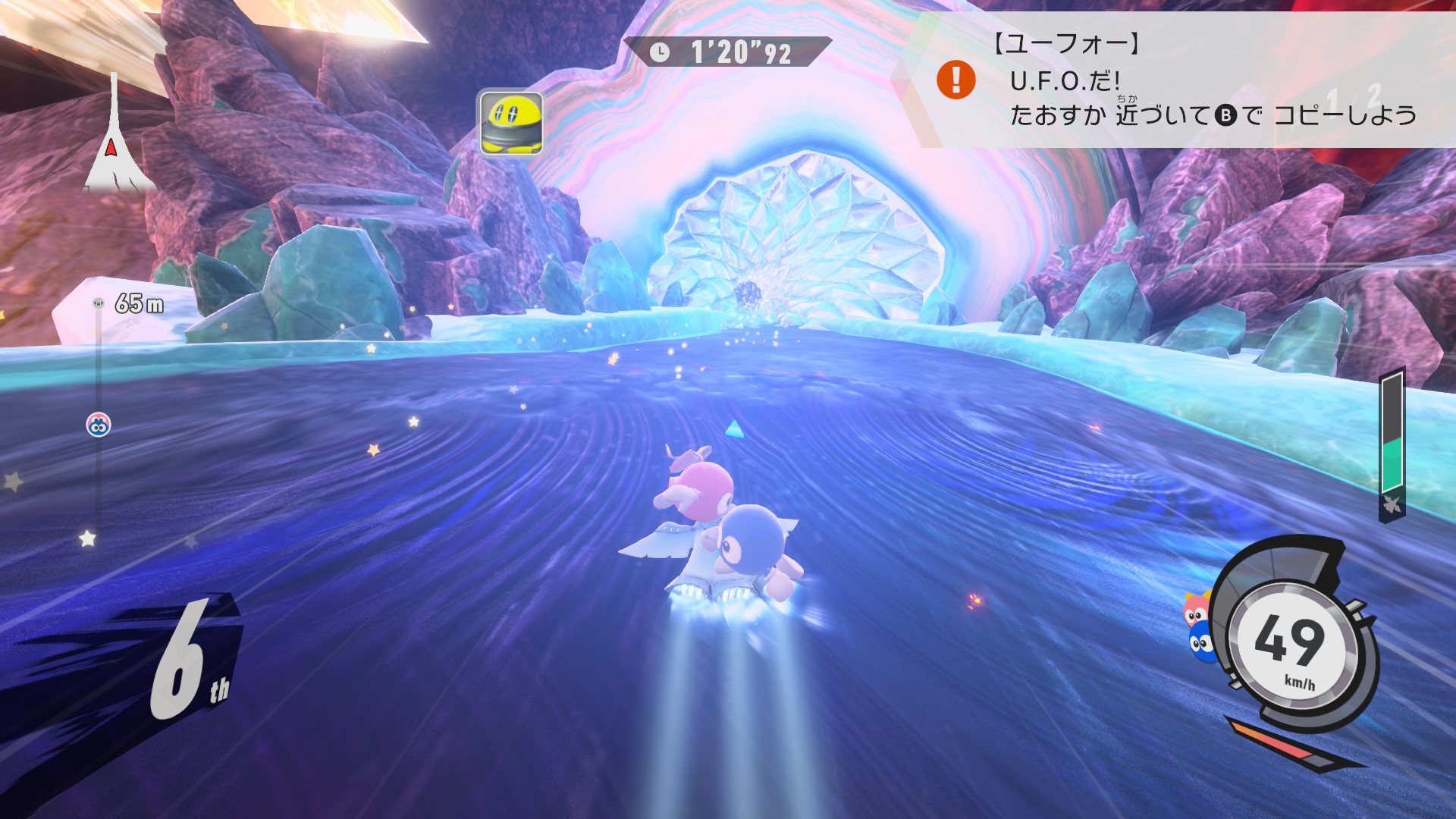
Task: Click the rider marker on the distance track
Action: tap(99, 425)
